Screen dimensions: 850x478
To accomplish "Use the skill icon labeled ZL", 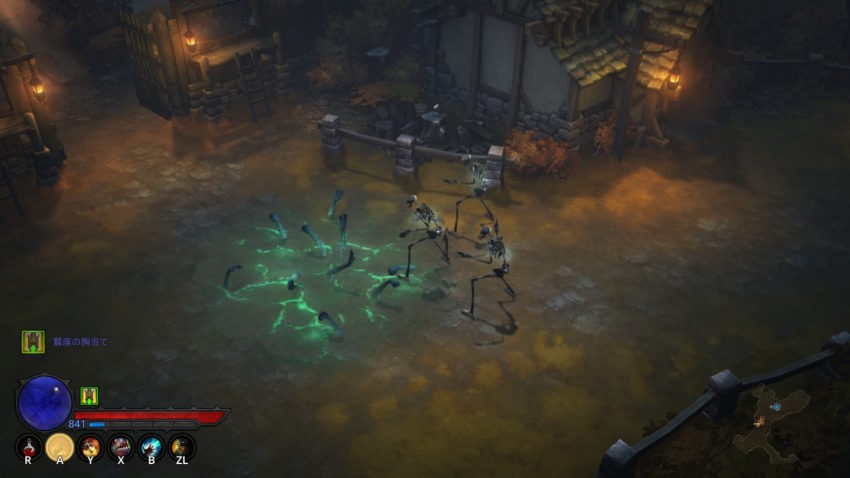I will coord(181,447).
